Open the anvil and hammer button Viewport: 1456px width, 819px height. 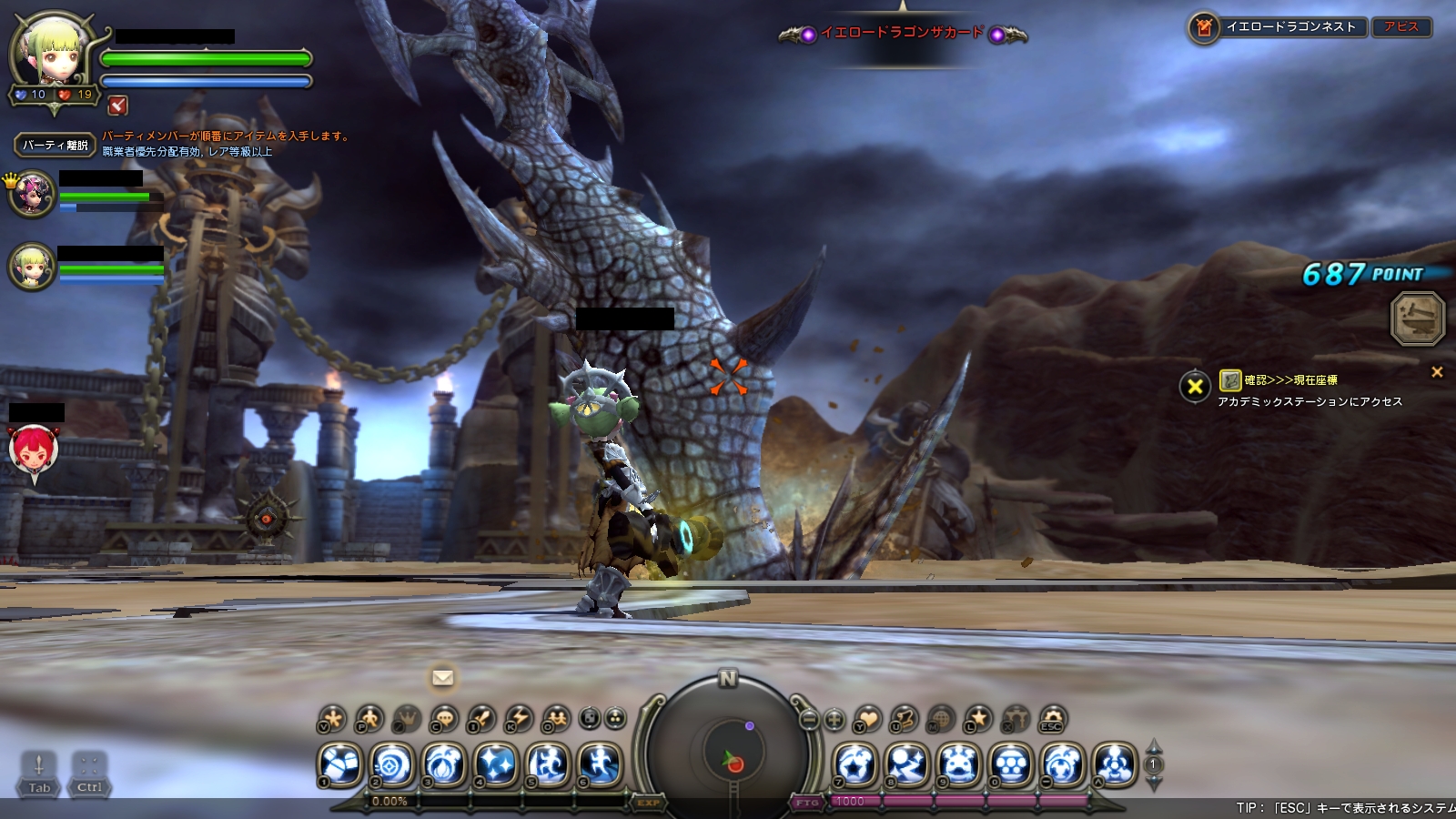(x=1418, y=318)
